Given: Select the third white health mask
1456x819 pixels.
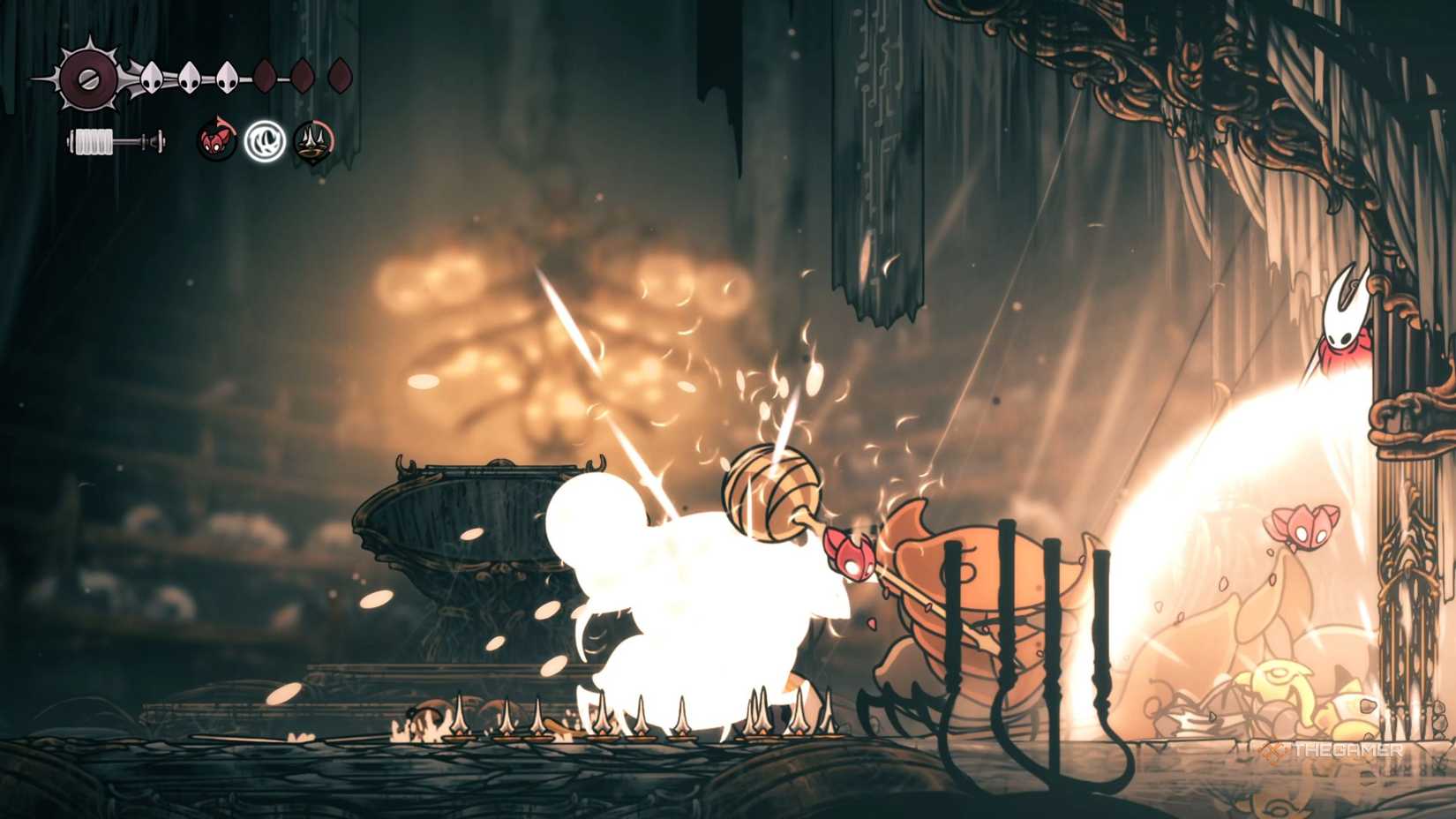Looking at the screenshot, I should (x=227, y=78).
